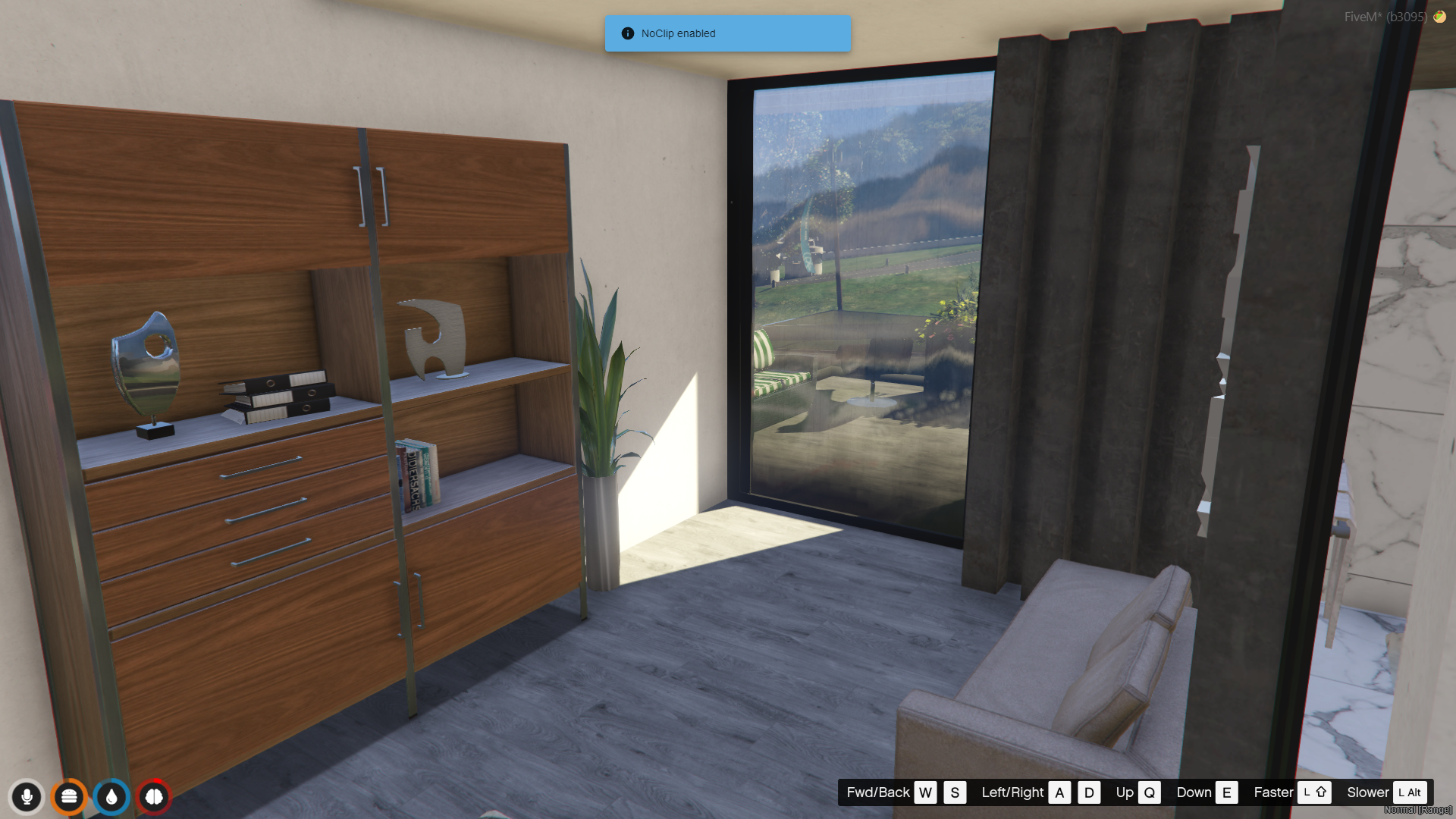Dismiss the NoClip enabled notification
Viewport: 1456px width, 819px height.
[x=727, y=33]
